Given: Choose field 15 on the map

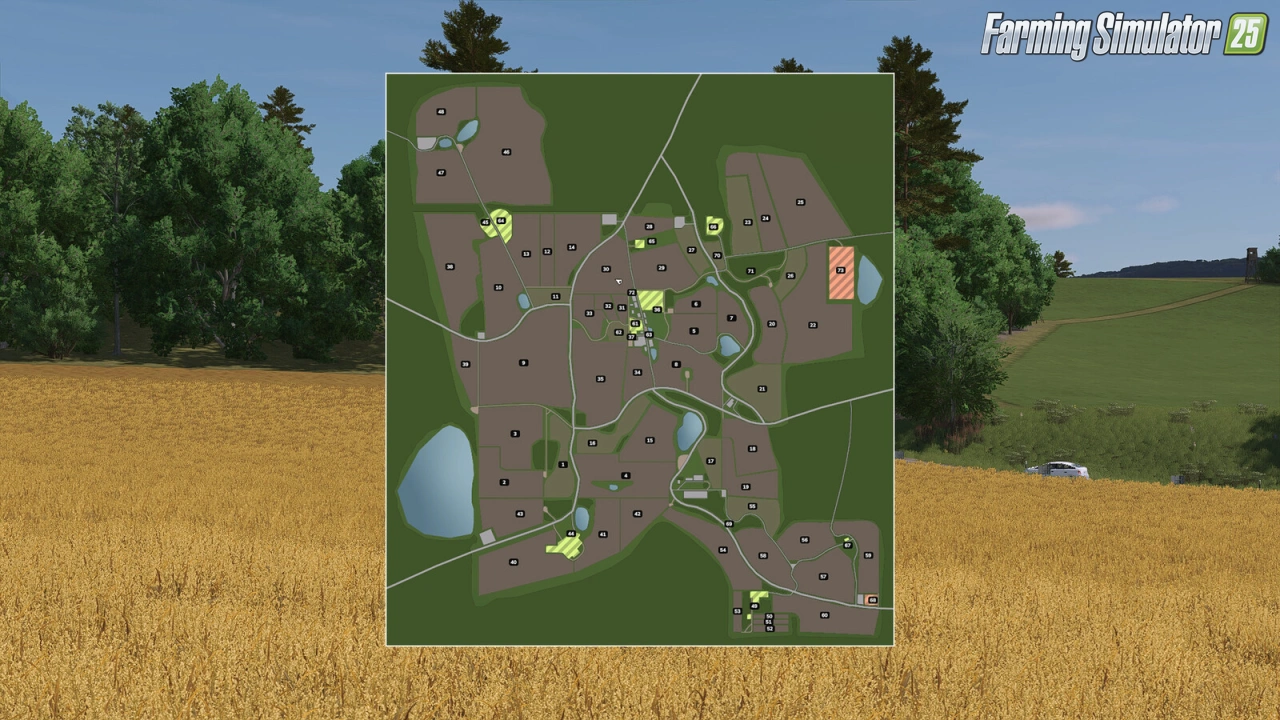Looking at the screenshot, I should [x=649, y=440].
